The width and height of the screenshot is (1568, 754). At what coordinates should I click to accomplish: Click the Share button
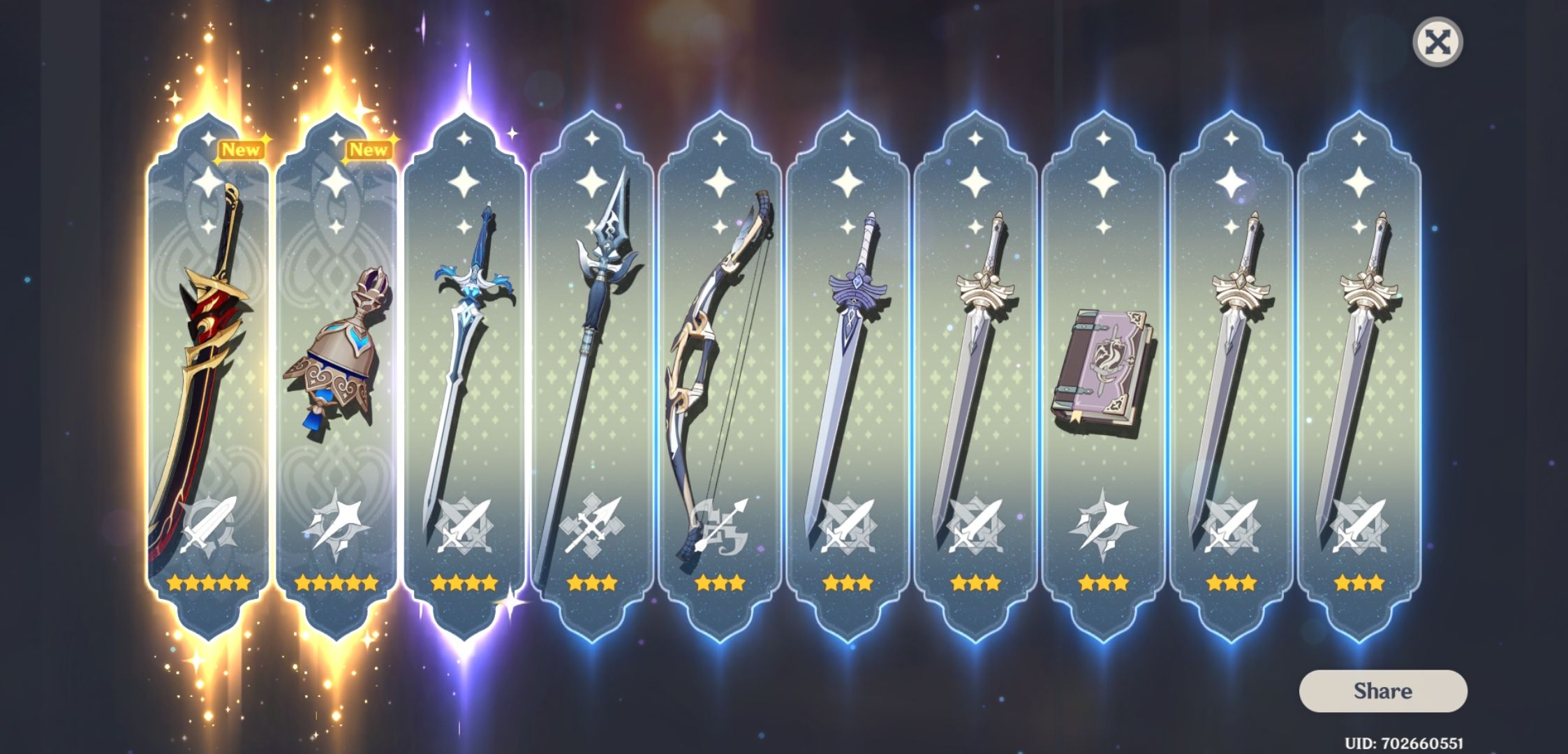pos(1384,691)
